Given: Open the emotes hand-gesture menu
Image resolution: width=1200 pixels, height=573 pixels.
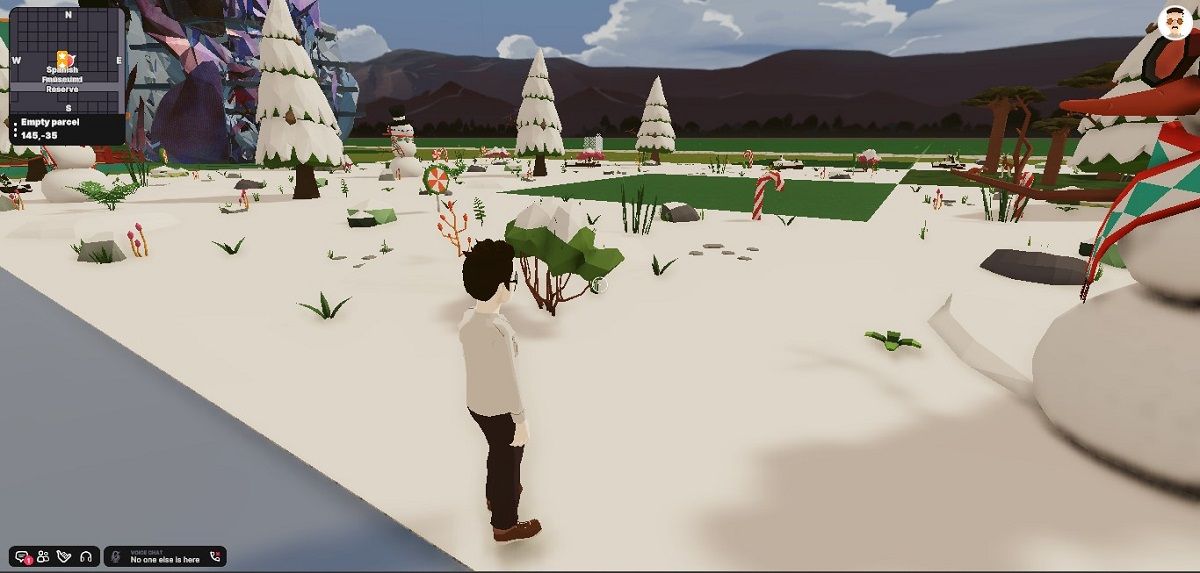Looking at the screenshot, I should pos(65,557).
